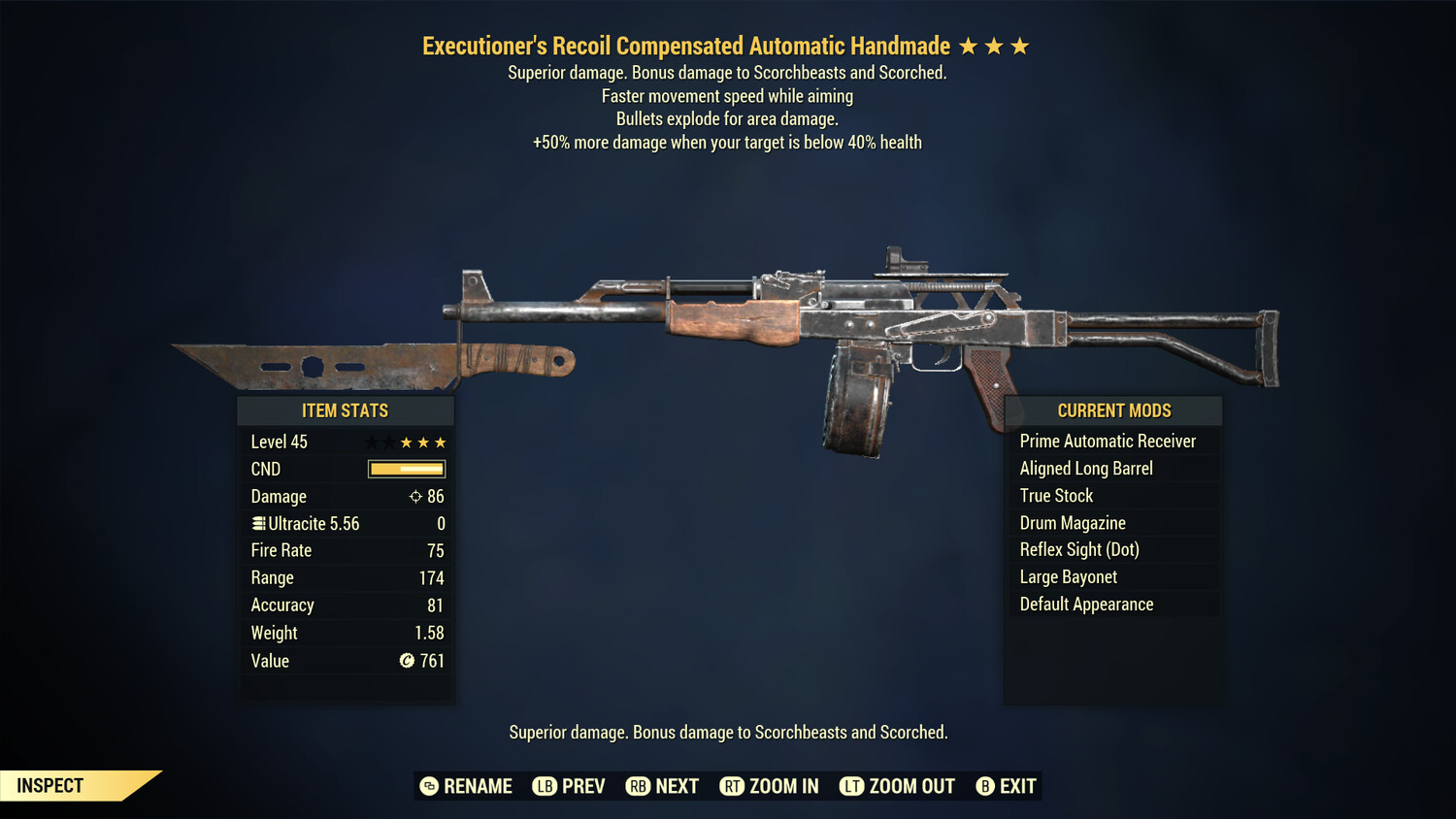
Task: Click the RT icon for ZOOM IN
Action: click(733, 786)
